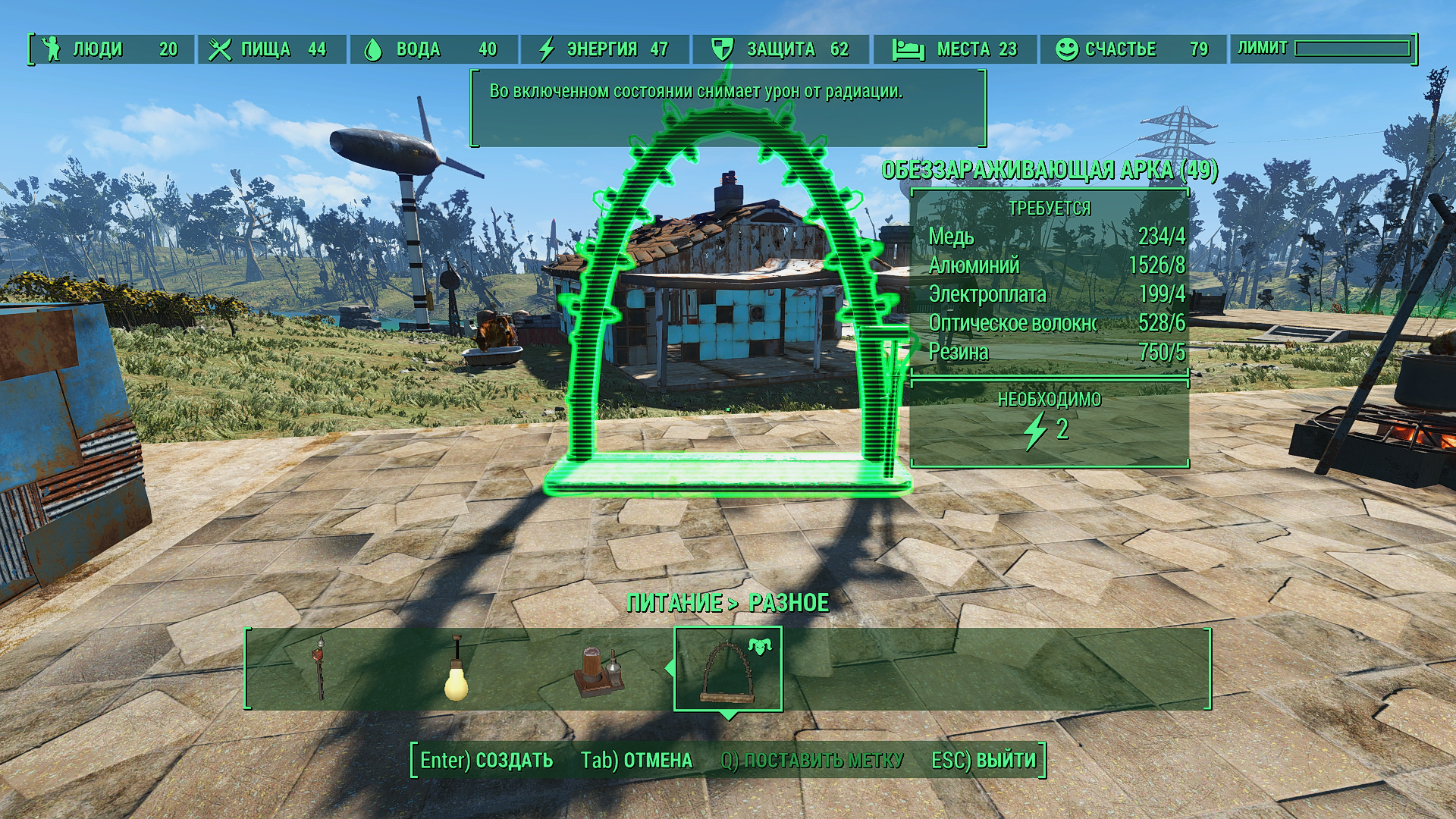
Task: Select the decontamination arch item
Action: point(727,669)
